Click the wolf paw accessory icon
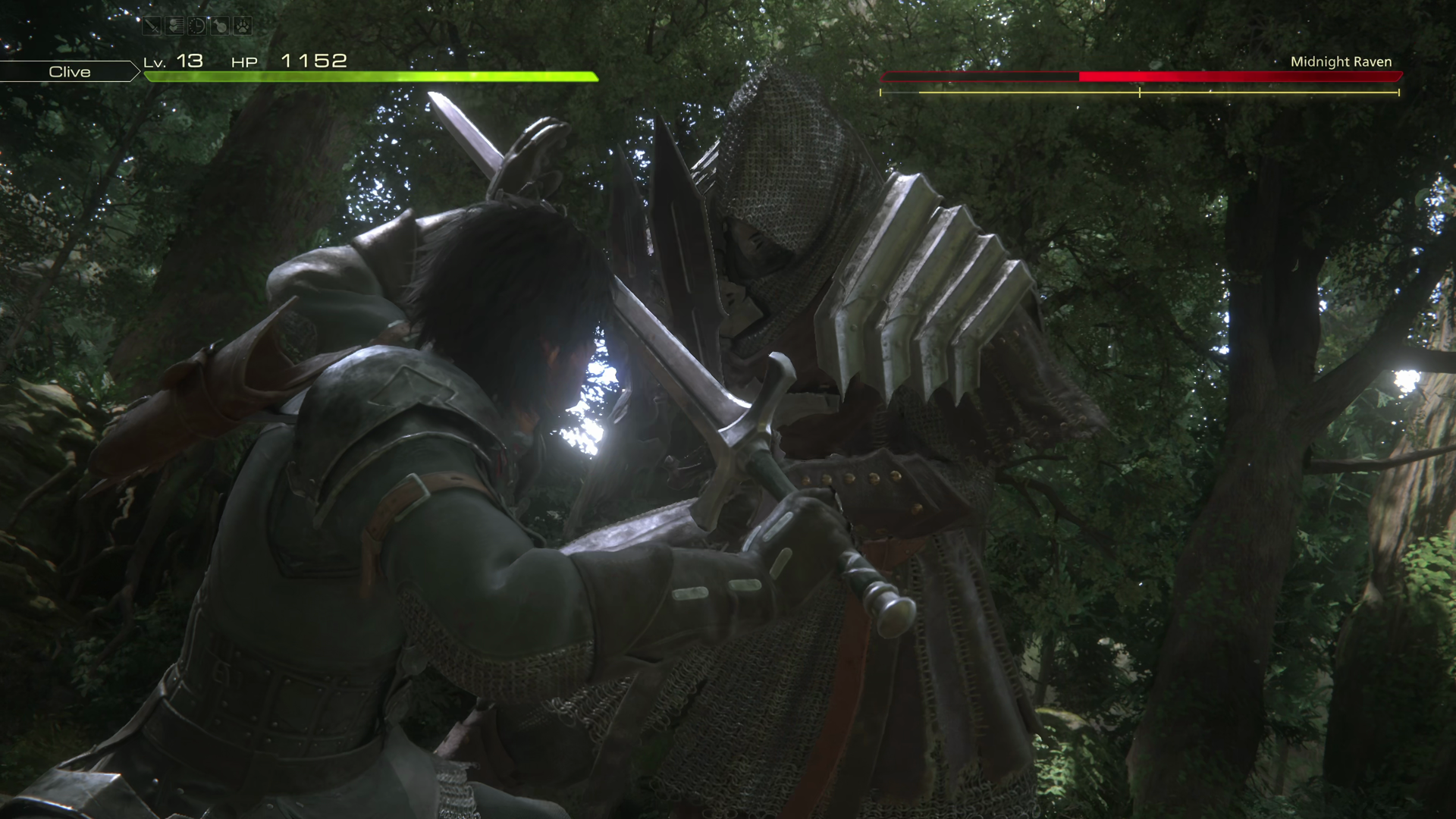The width and height of the screenshot is (1456, 819). [x=242, y=27]
